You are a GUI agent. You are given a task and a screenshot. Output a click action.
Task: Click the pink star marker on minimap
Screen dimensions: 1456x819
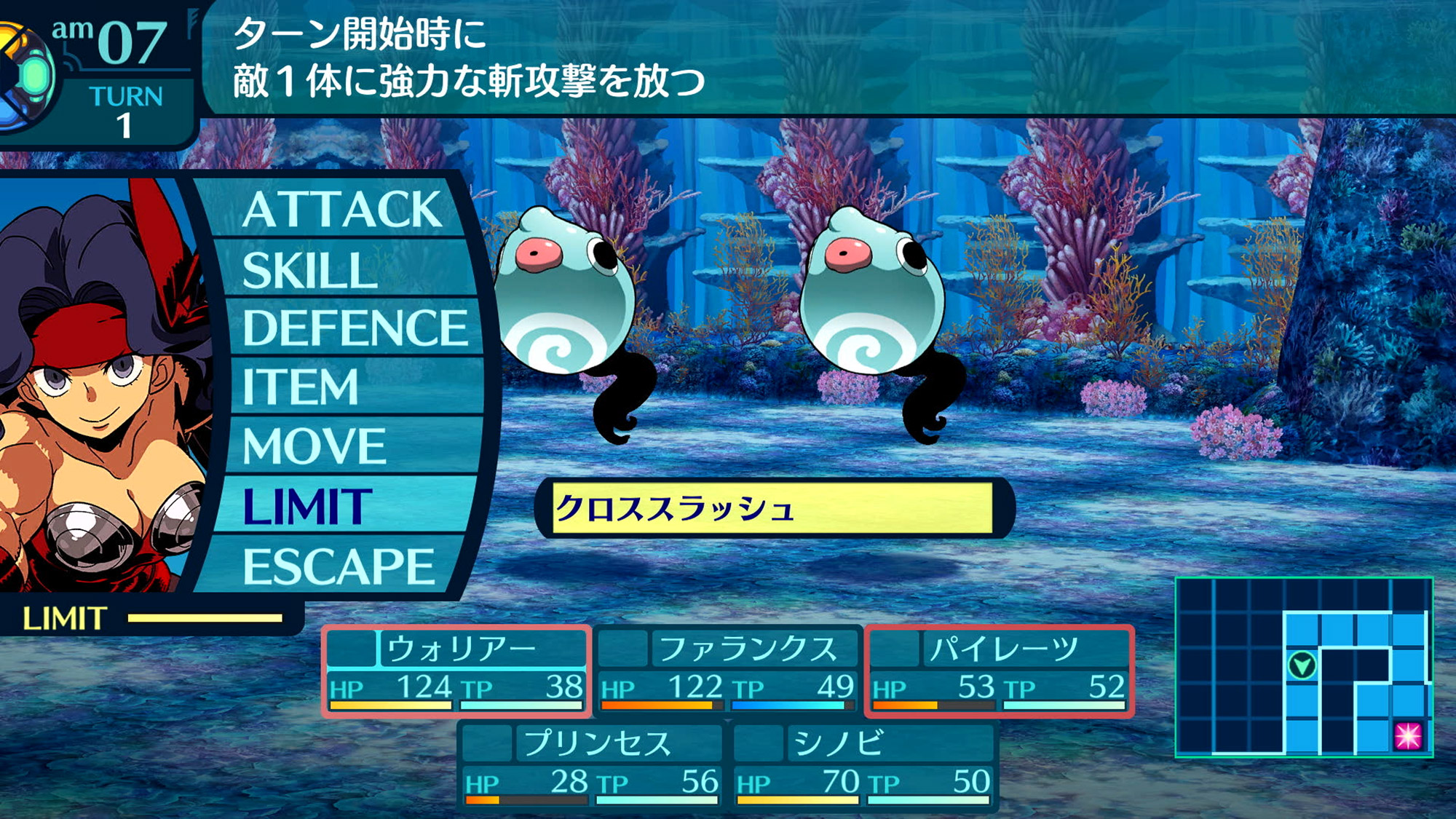[x=1407, y=736]
